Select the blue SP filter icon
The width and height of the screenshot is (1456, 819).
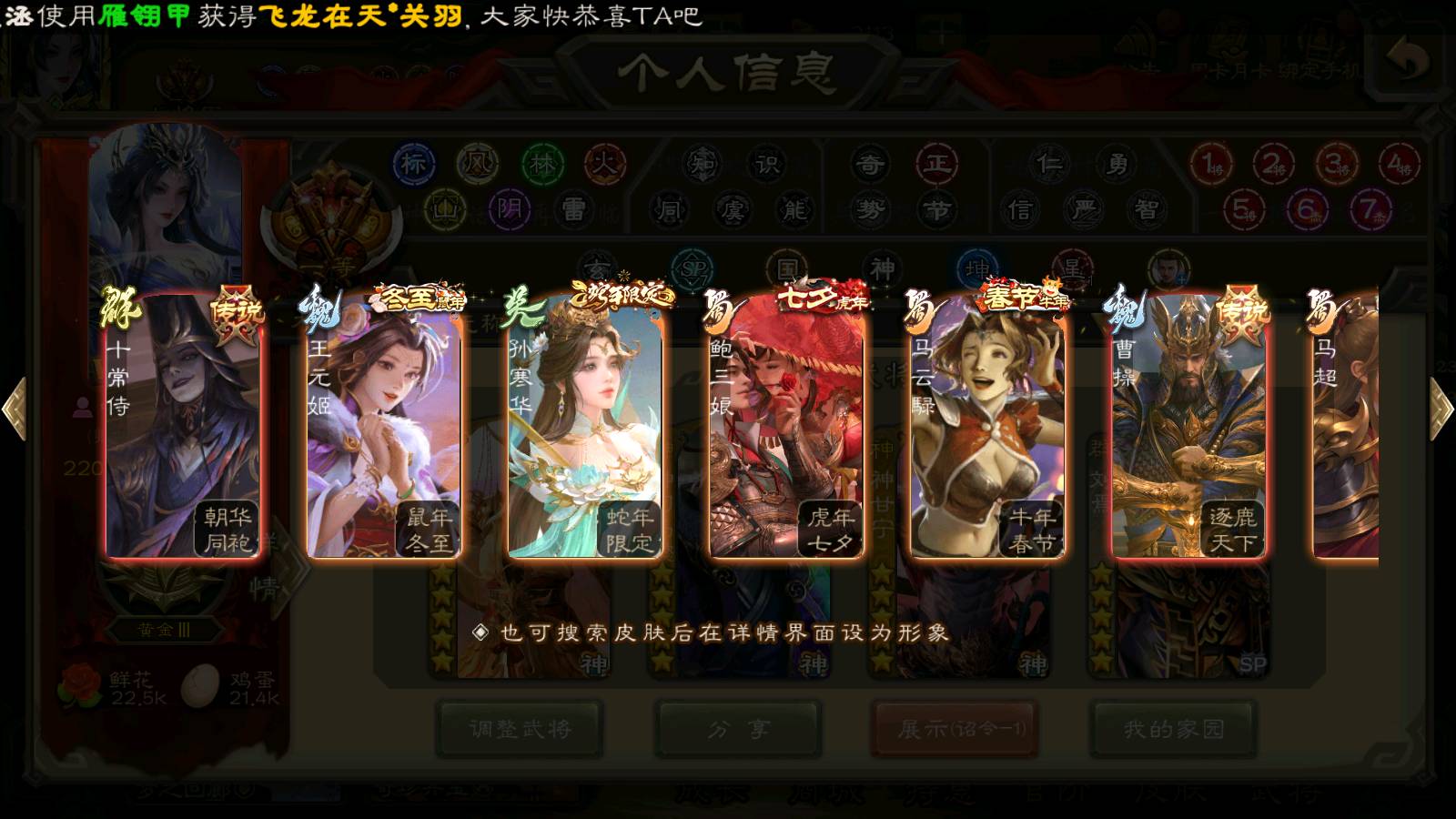click(x=693, y=269)
